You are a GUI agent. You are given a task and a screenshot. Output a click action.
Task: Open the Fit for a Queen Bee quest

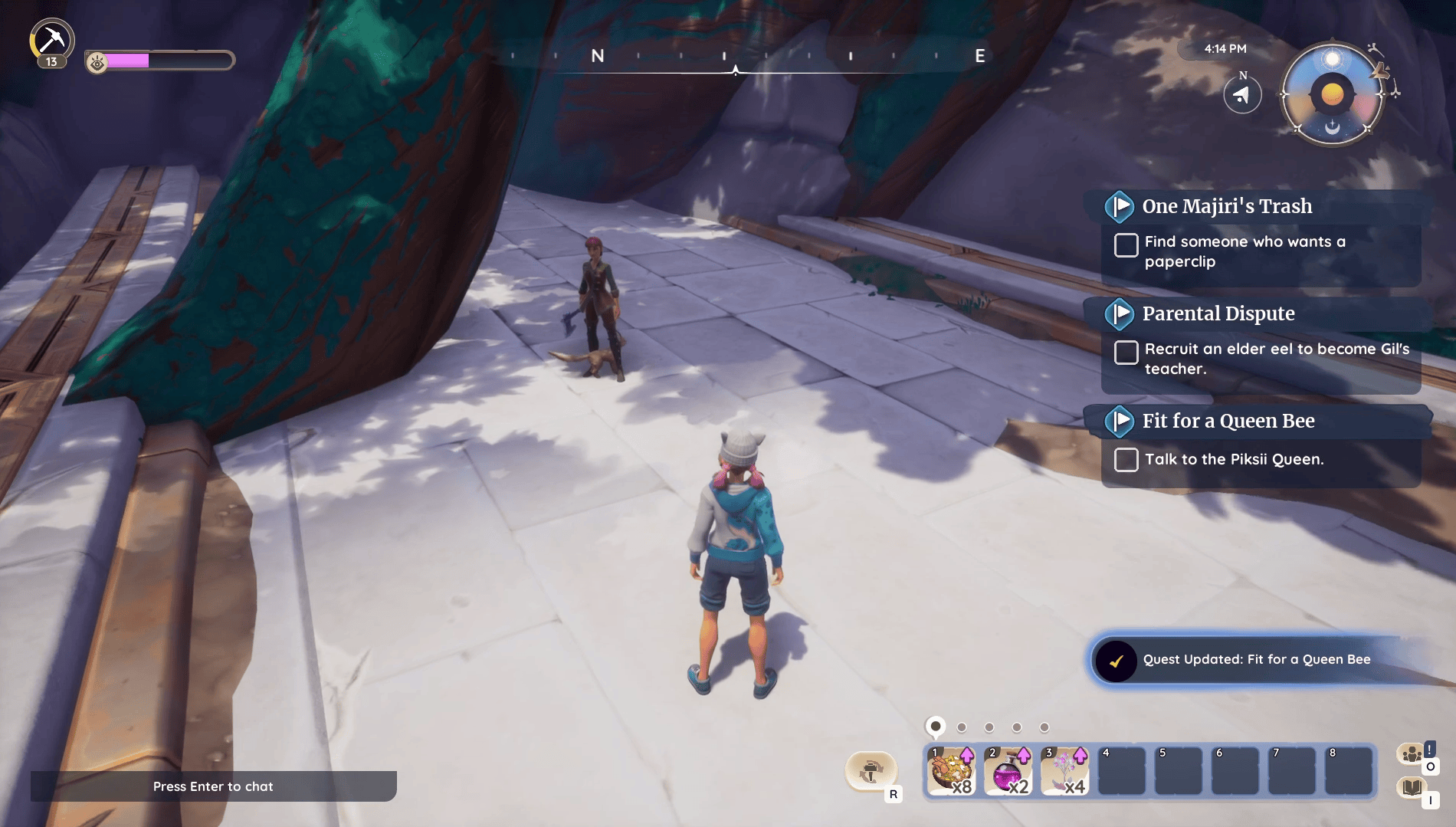click(1228, 421)
